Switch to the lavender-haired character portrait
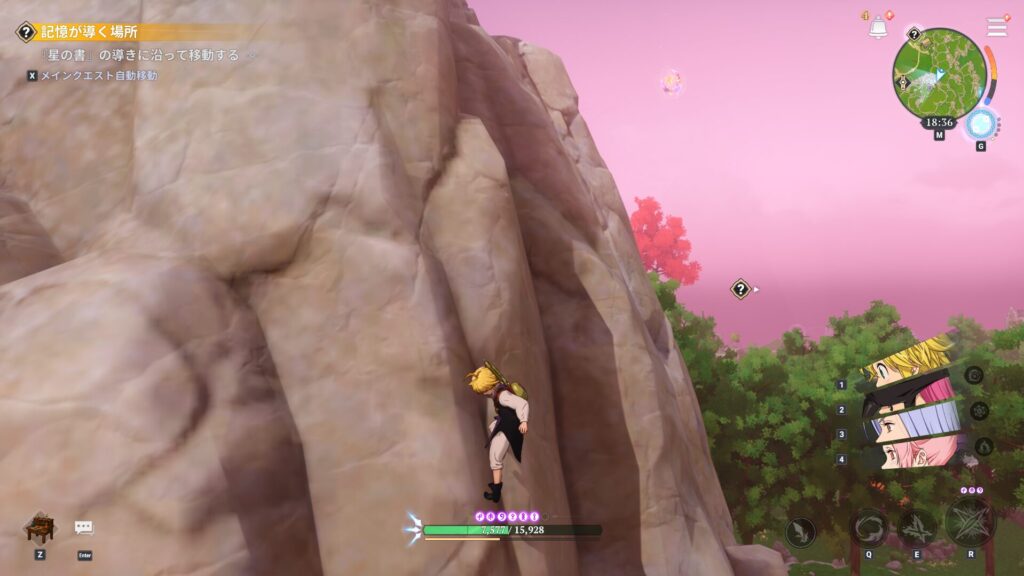 (910, 422)
